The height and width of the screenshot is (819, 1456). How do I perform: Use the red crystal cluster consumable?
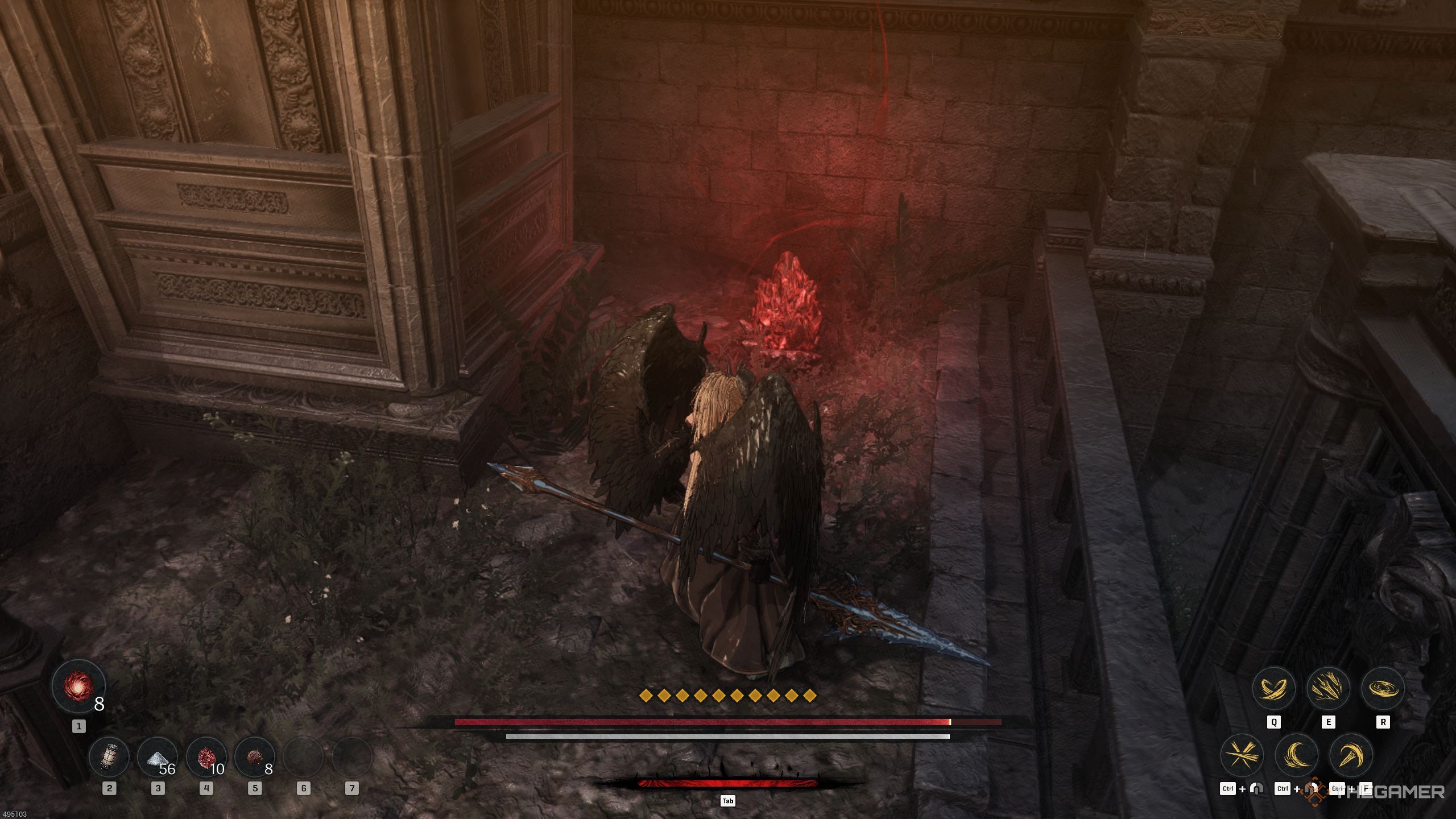pyautogui.click(x=206, y=757)
